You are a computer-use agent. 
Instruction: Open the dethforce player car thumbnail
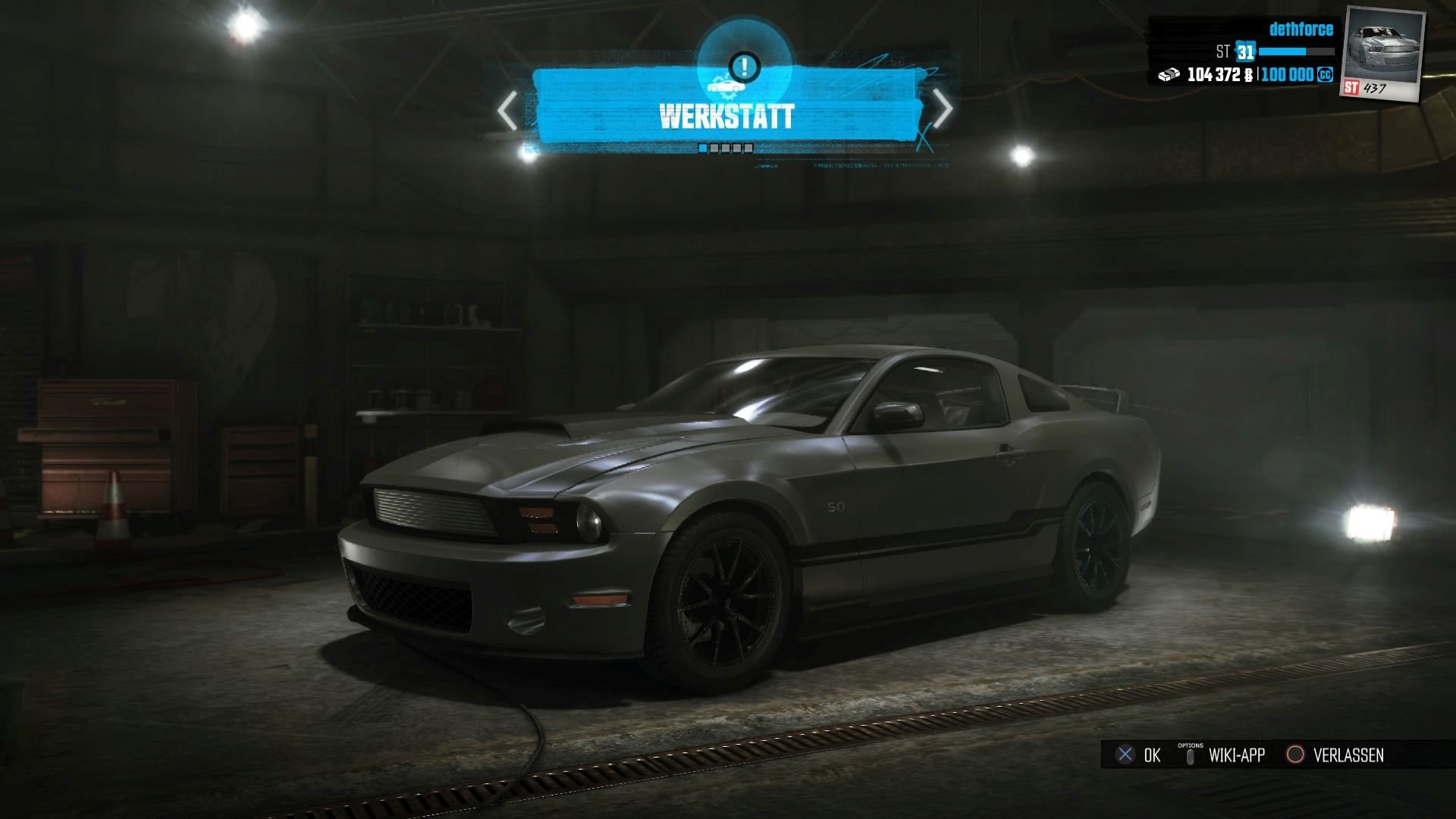point(1383,55)
